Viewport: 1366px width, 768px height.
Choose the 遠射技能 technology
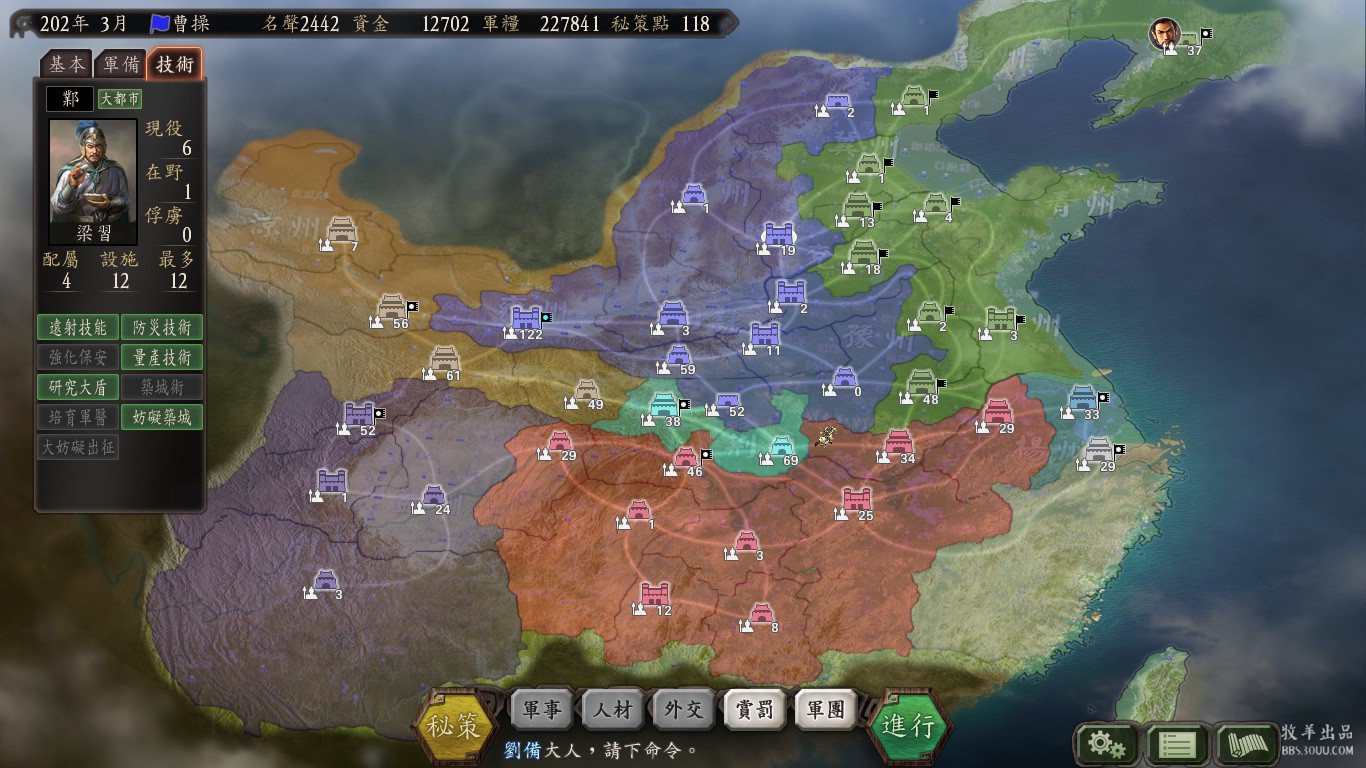(x=78, y=327)
